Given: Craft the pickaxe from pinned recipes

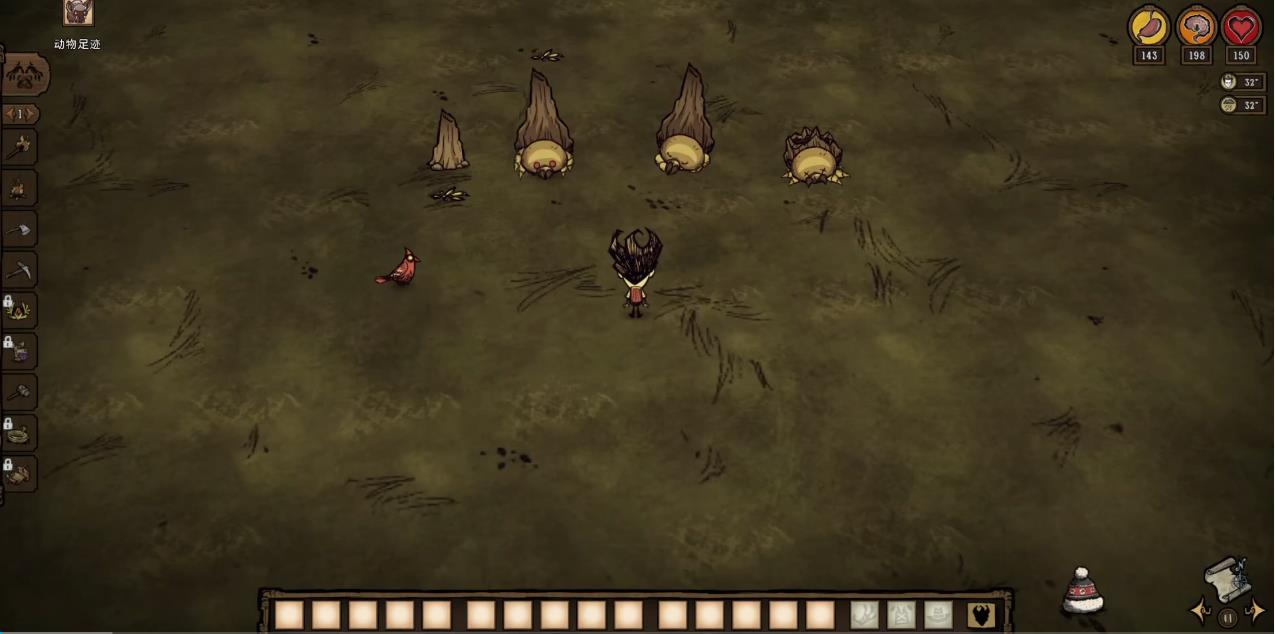Looking at the screenshot, I should click(19, 270).
